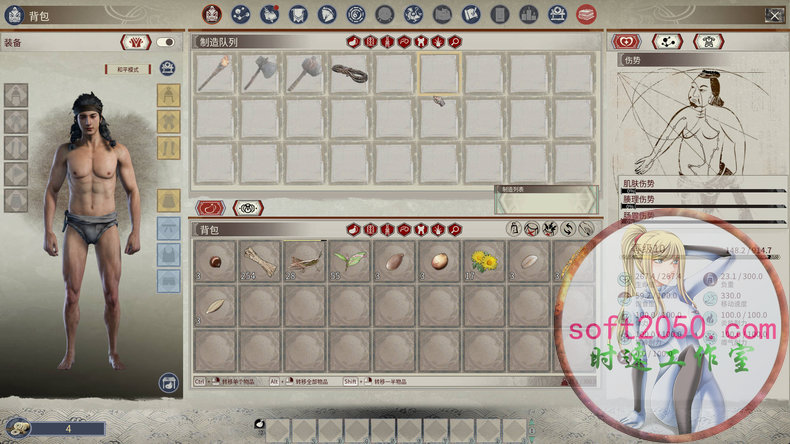Close the backpack window
Viewport: 790px width, 444px height.
pyautogui.click(x=774, y=15)
